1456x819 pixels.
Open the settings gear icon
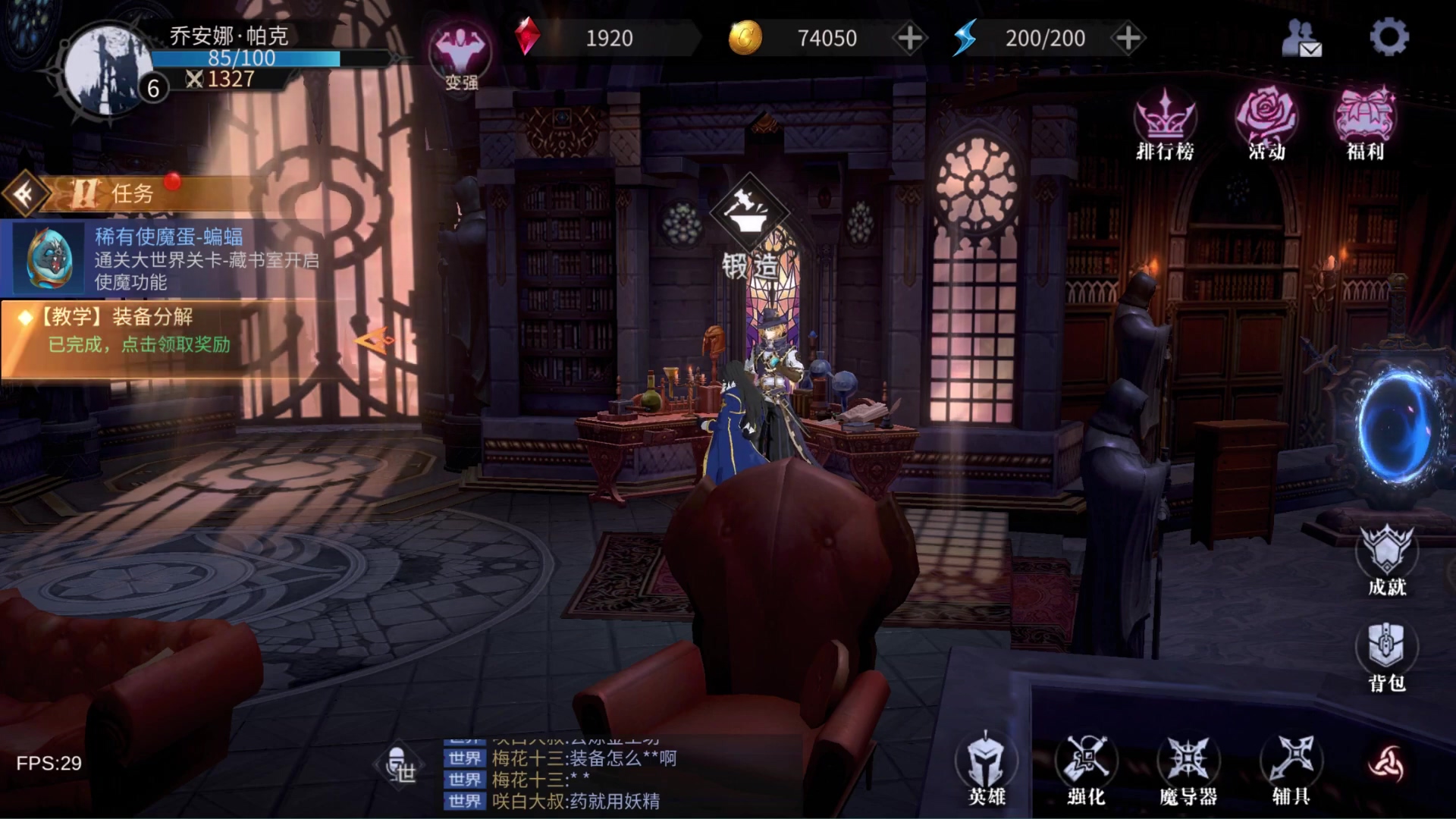click(x=1389, y=37)
